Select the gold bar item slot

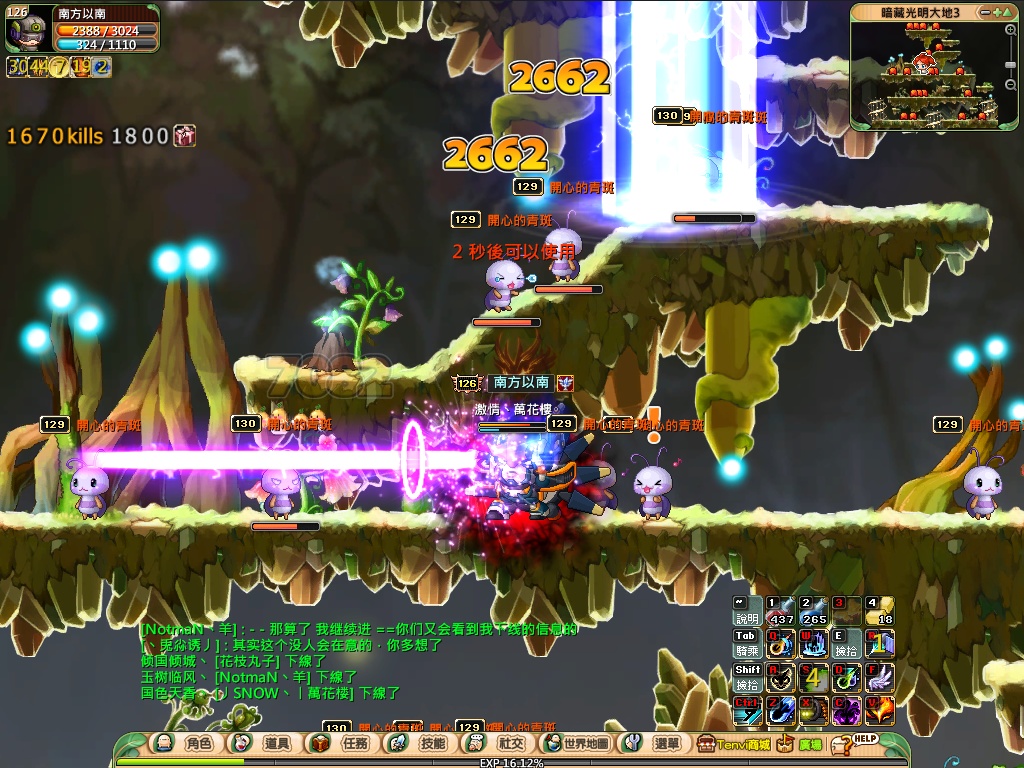coord(879,611)
